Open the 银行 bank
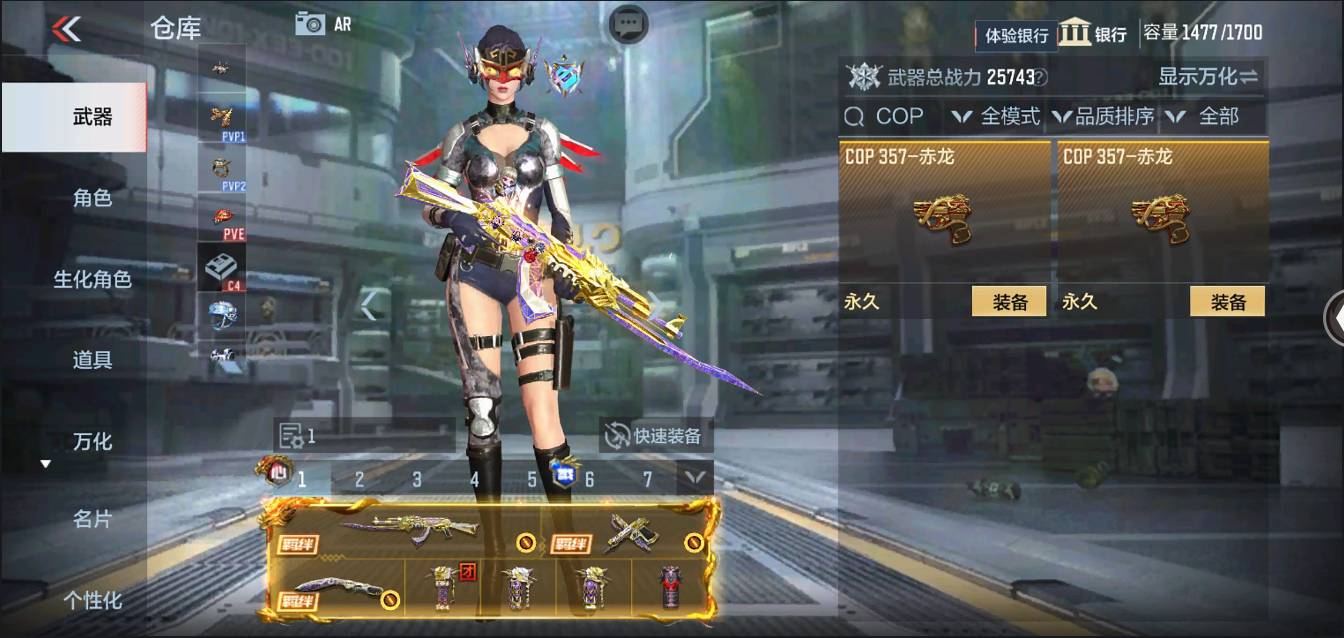 tap(1093, 33)
